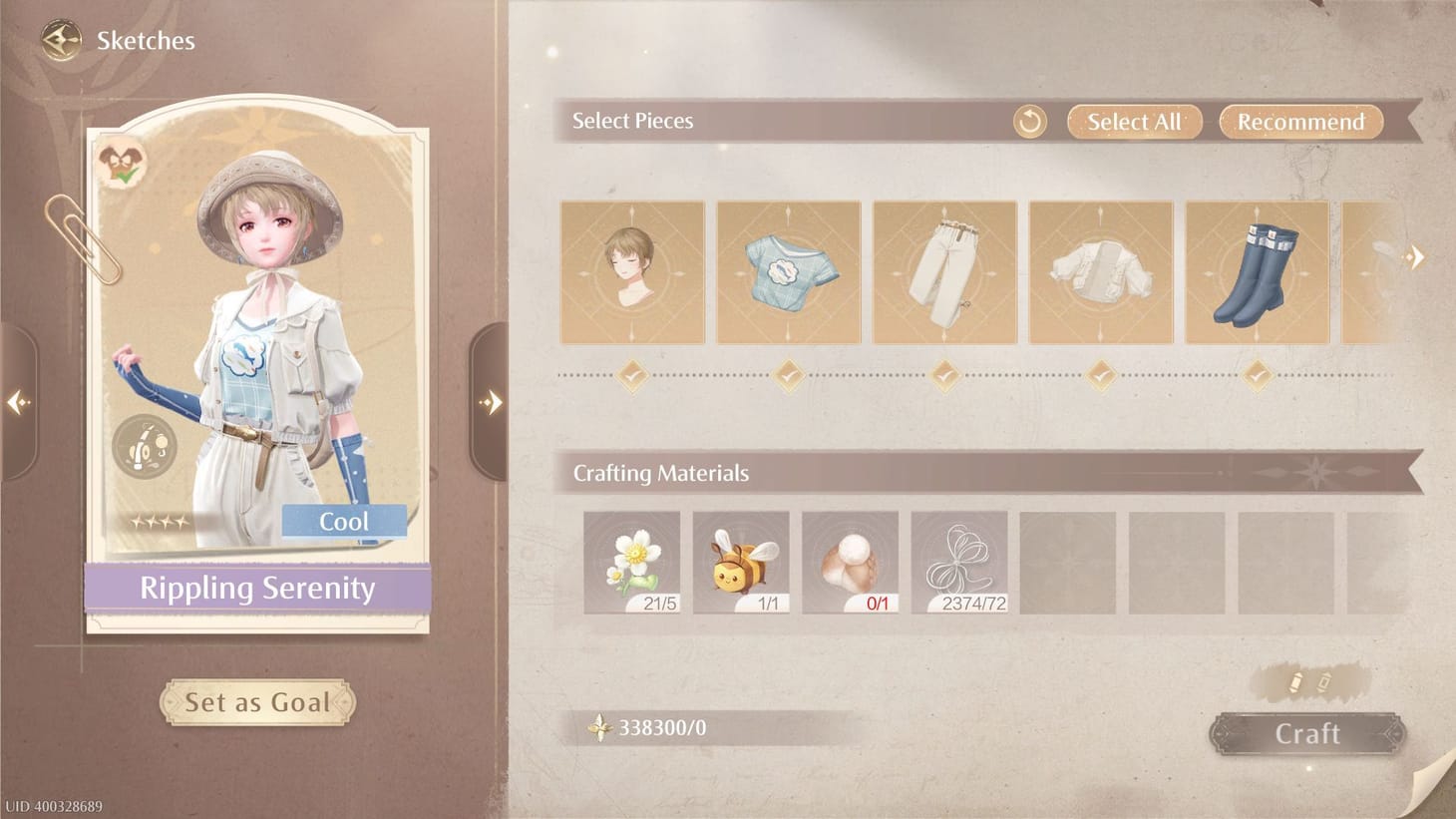
Task: Select the white jacket piece
Action: tap(1101, 272)
